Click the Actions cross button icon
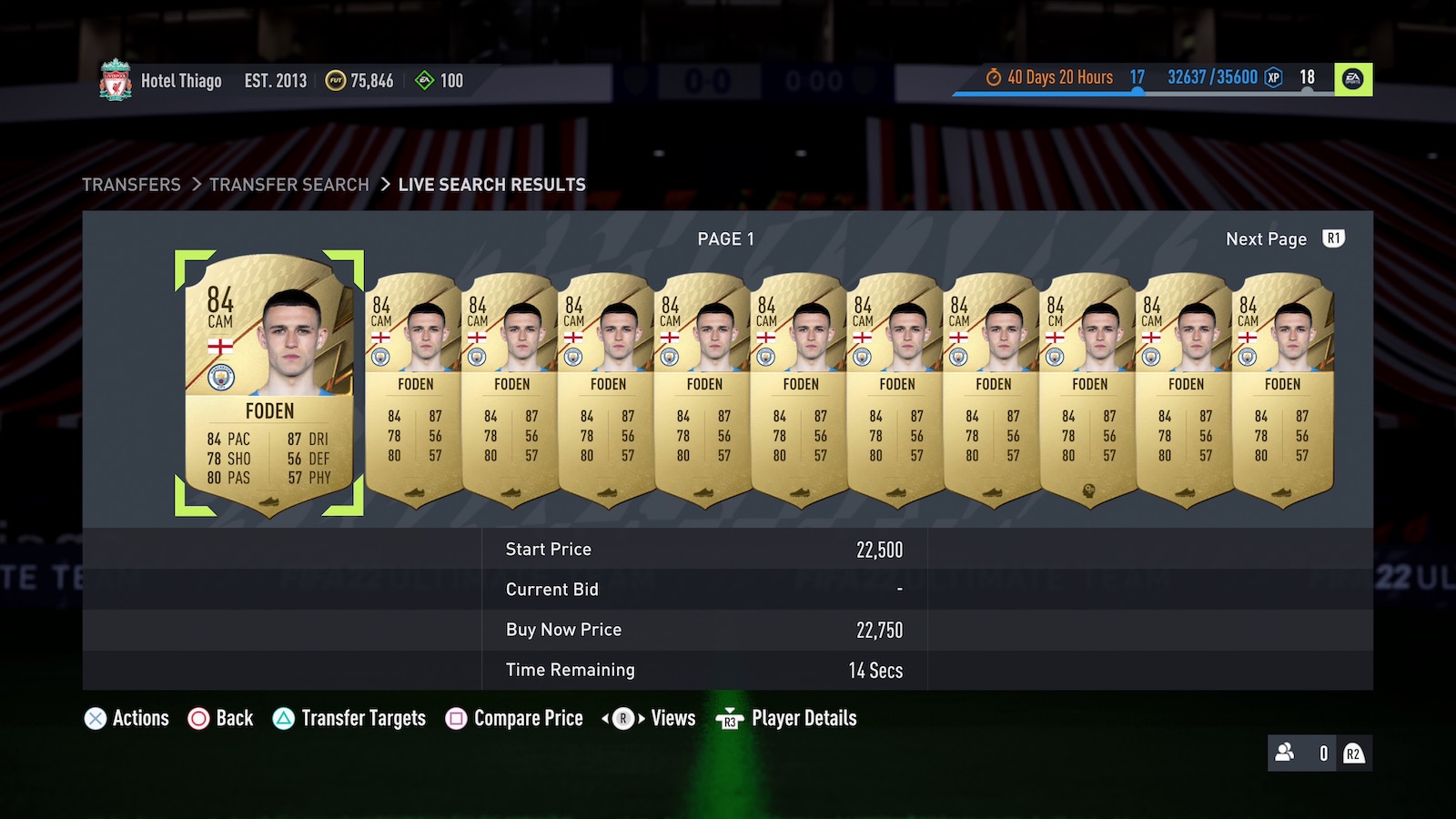This screenshot has height=819, width=1456. coord(94,718)
